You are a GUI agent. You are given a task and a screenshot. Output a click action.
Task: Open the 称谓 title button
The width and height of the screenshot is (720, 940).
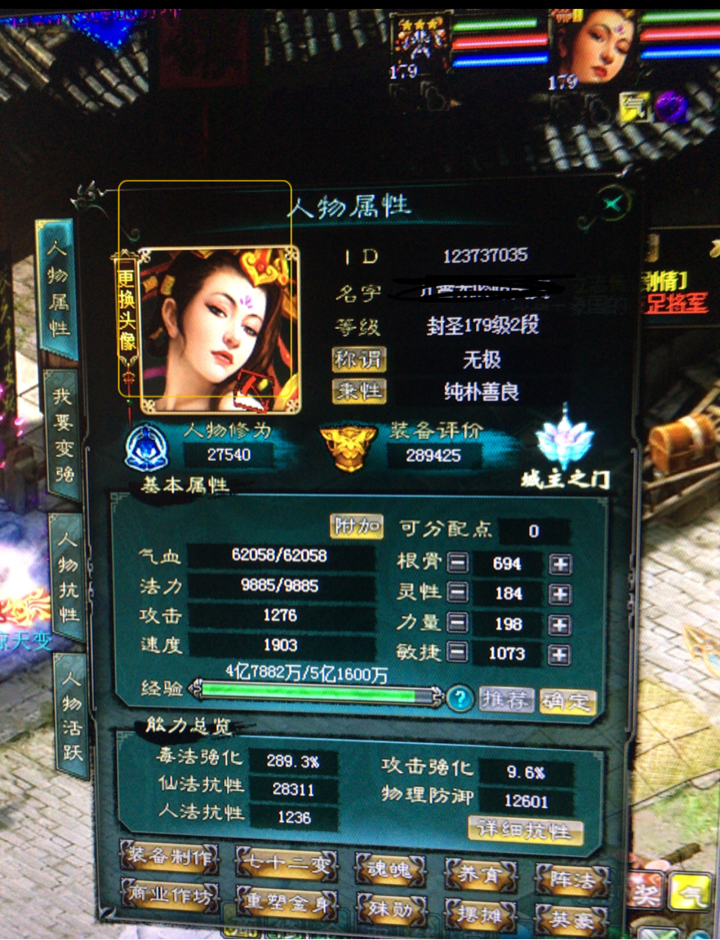(x=359, y=359)
